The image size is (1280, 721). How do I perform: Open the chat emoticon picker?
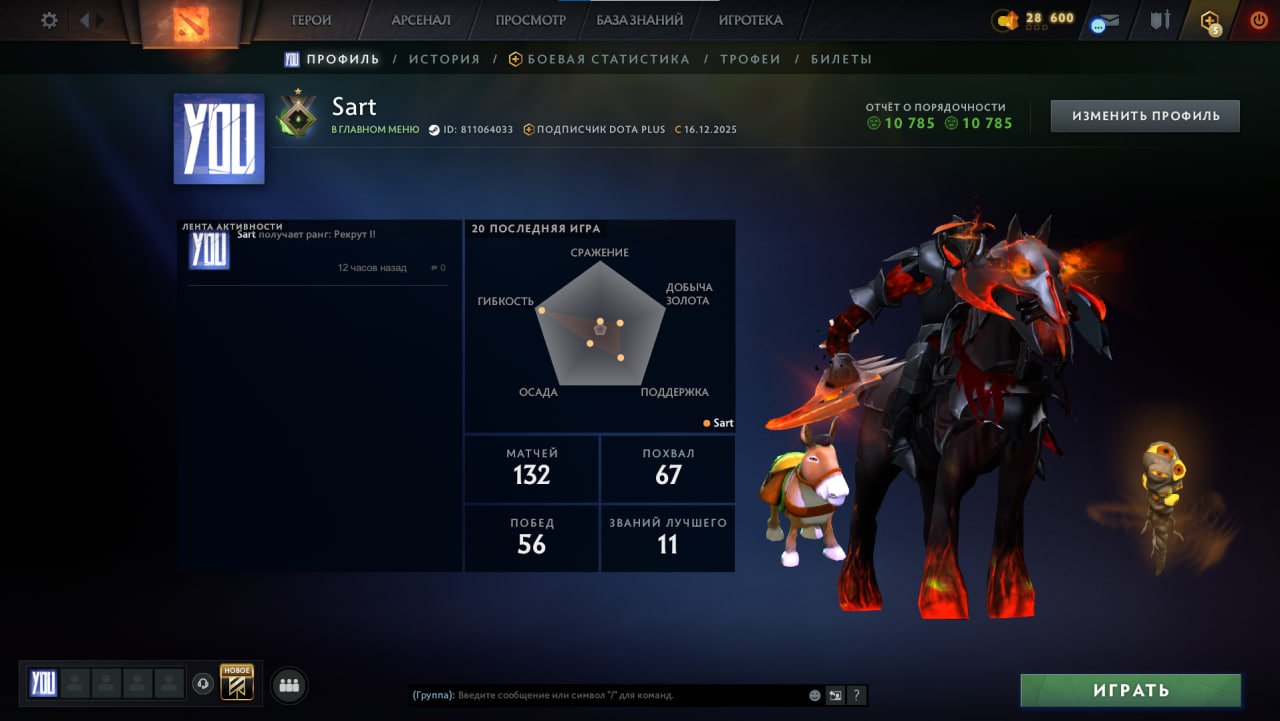pos(815,695)
